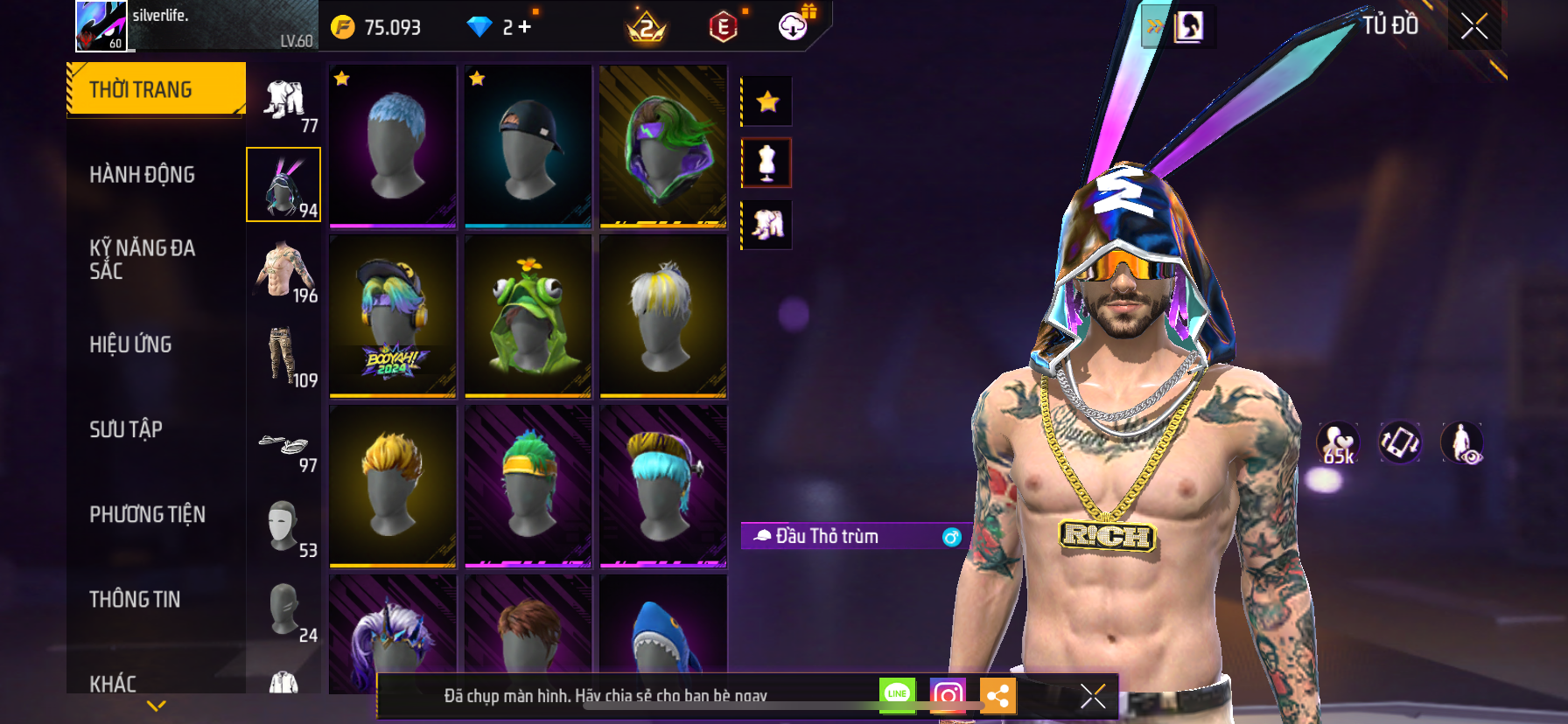
Task: Select the Hiệu Ứng menu entry
Action: pyautogui.click(x=130, y=345)
